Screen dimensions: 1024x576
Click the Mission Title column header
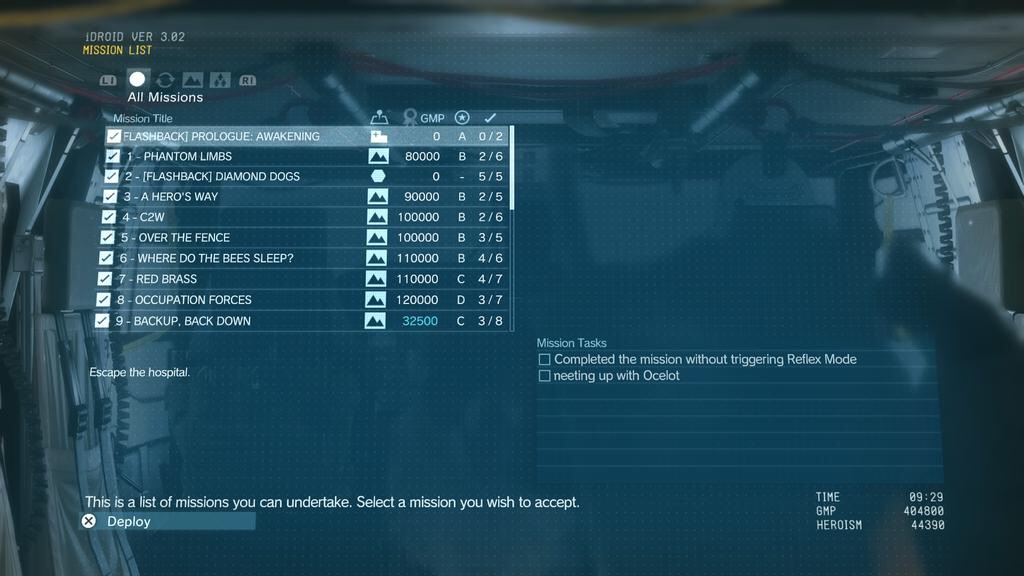(x=143, y=118)
